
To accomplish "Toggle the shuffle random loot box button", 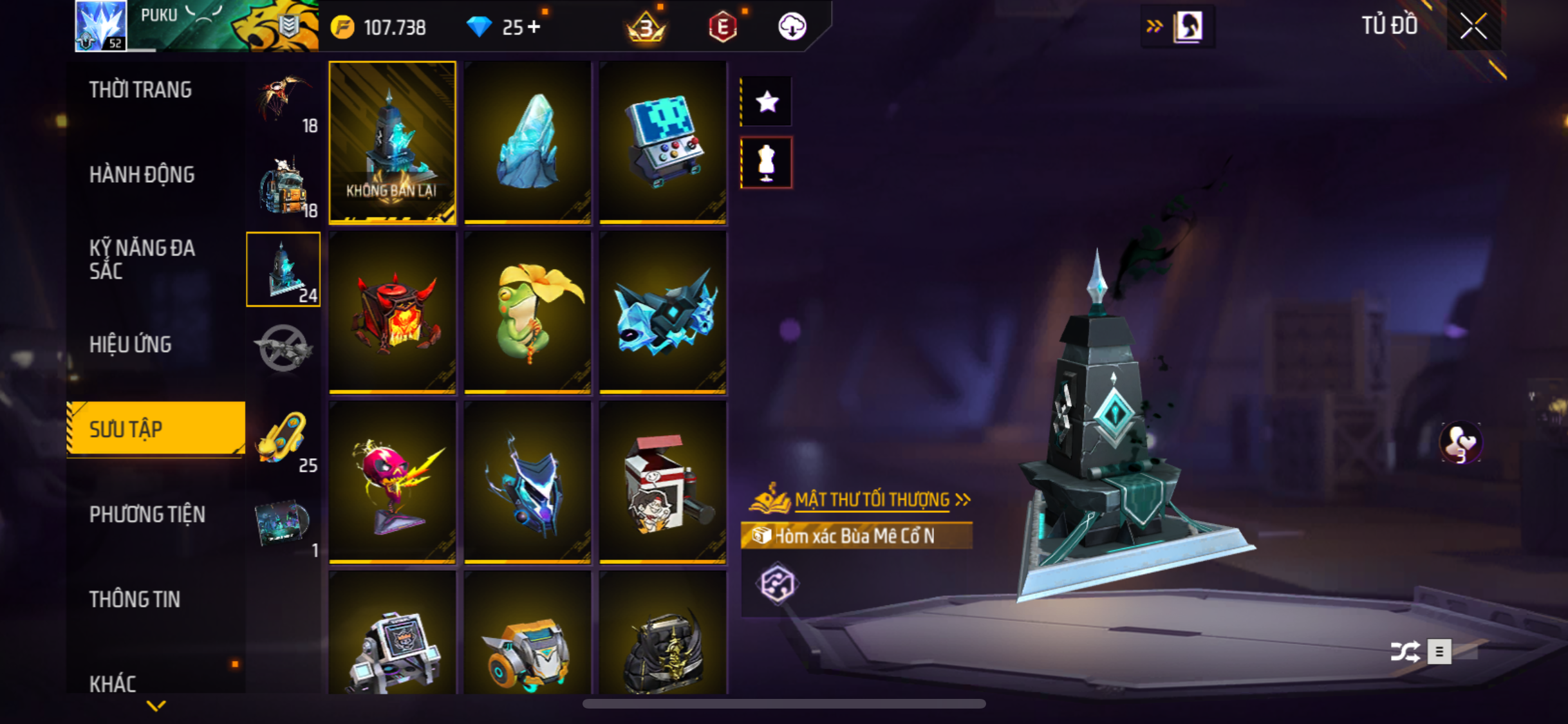I will pyautogui.click(x=1405, y=651).
